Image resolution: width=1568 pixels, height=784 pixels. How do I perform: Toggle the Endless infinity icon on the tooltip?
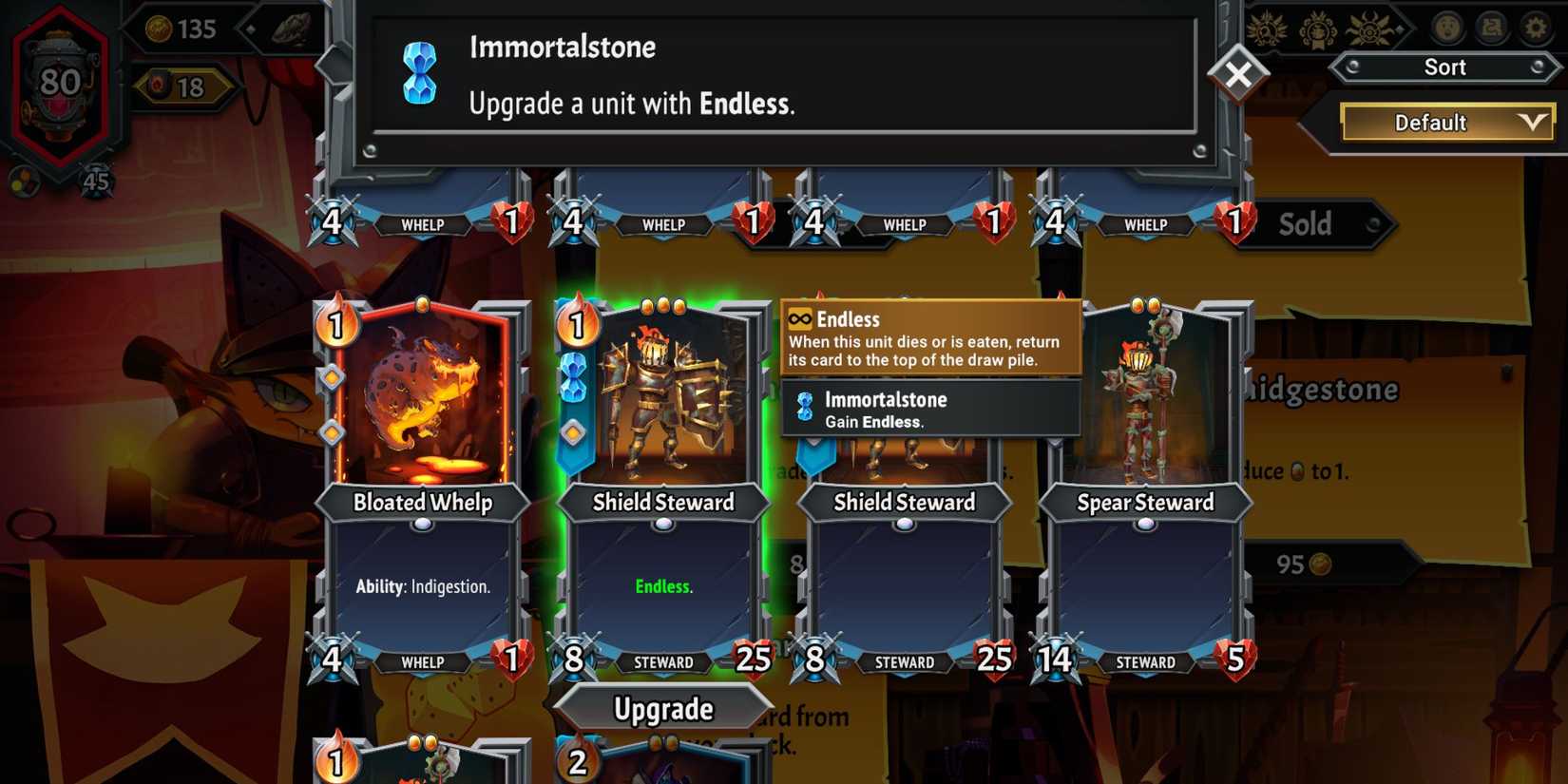[799, 319]
